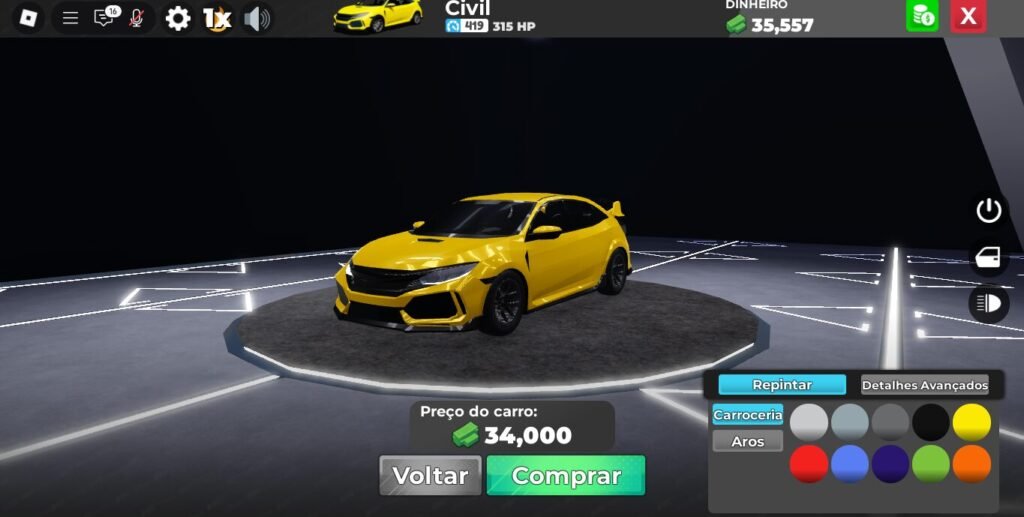Image resolution: width=1024 pixels, height=517 pixels.
Task: Go back with the Voltar button
Action: (x=430, y=476)
